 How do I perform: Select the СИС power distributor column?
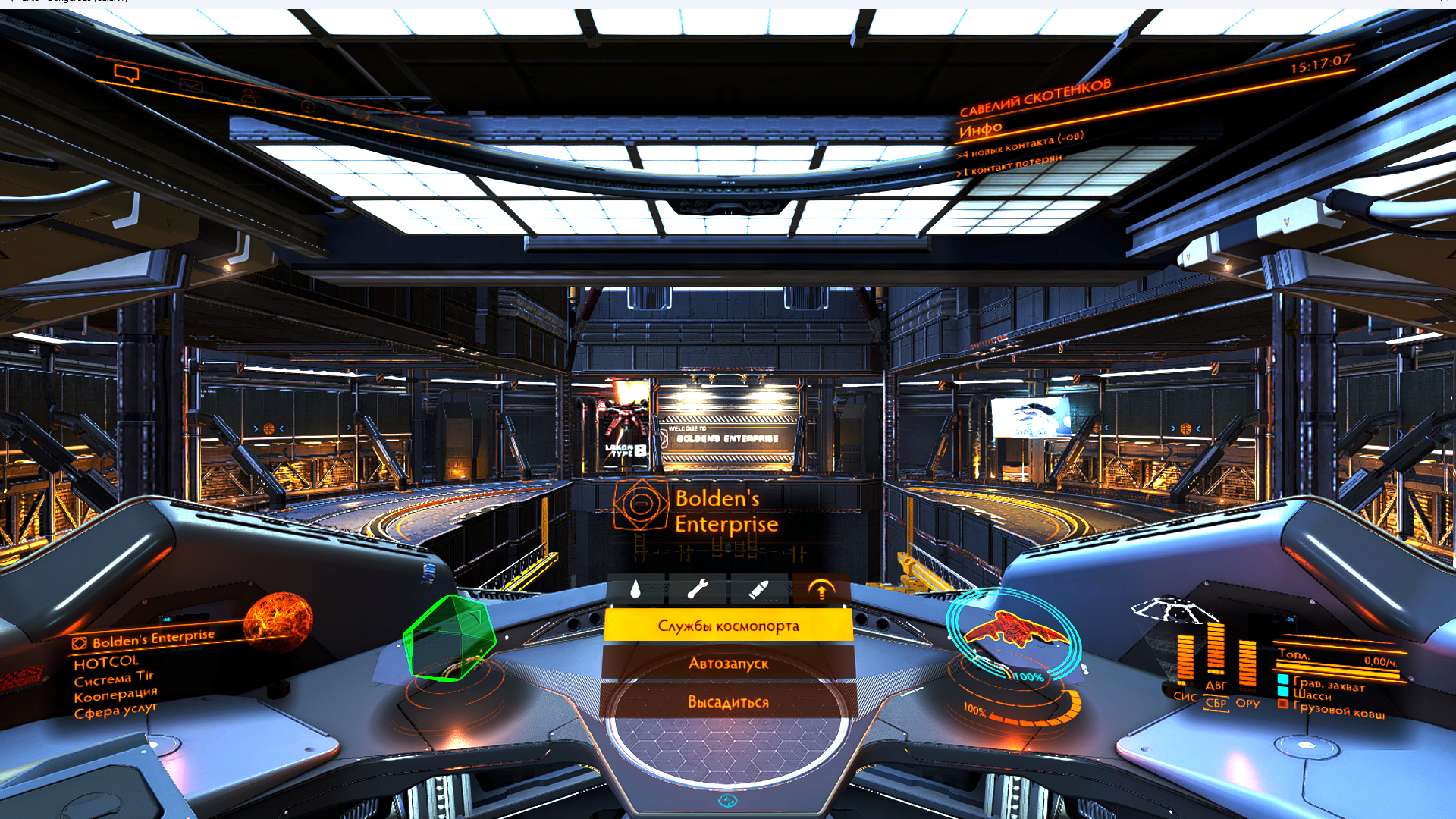pos(1185,661)
